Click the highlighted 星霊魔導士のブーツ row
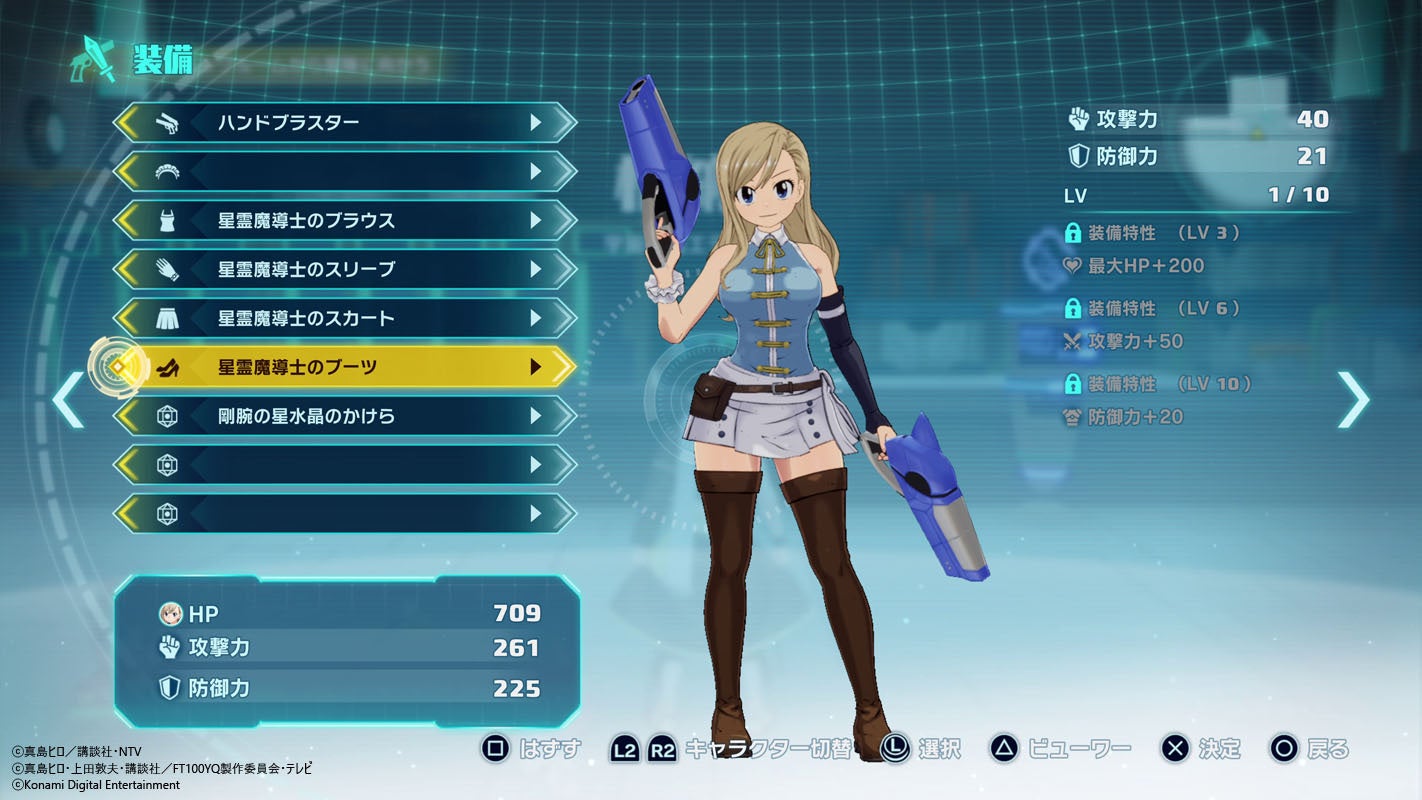 (345, 367)
